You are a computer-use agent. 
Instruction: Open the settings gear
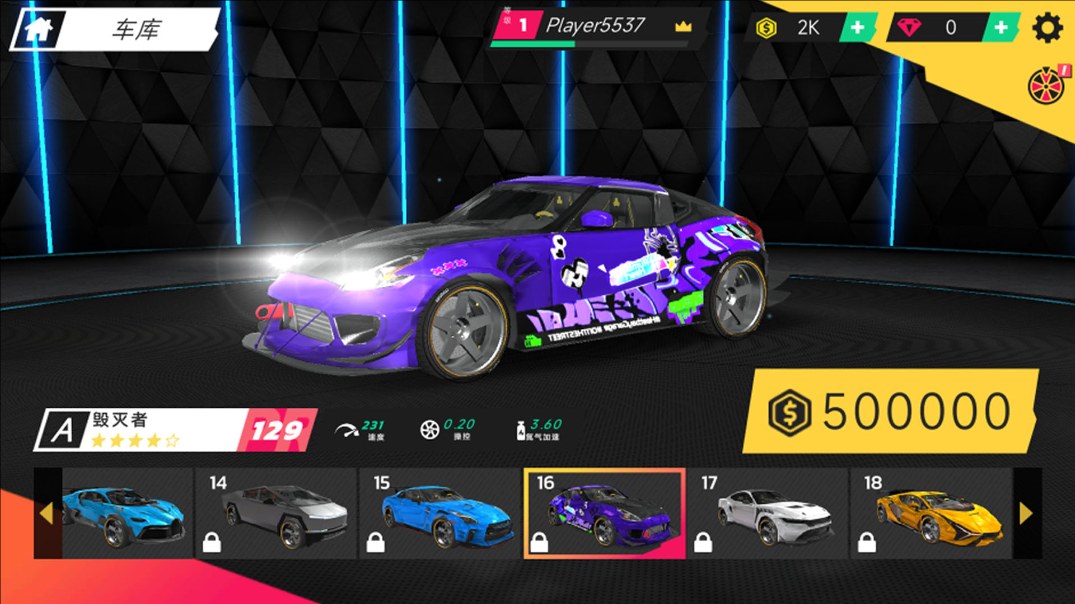pos(1047,28)
